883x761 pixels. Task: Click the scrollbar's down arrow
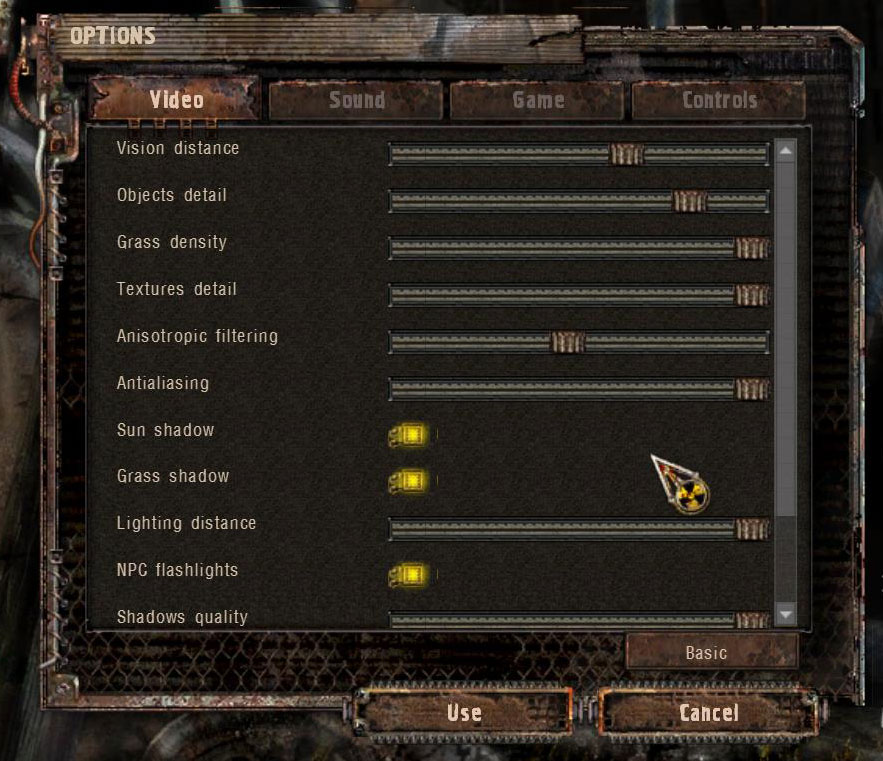[785, 614]
